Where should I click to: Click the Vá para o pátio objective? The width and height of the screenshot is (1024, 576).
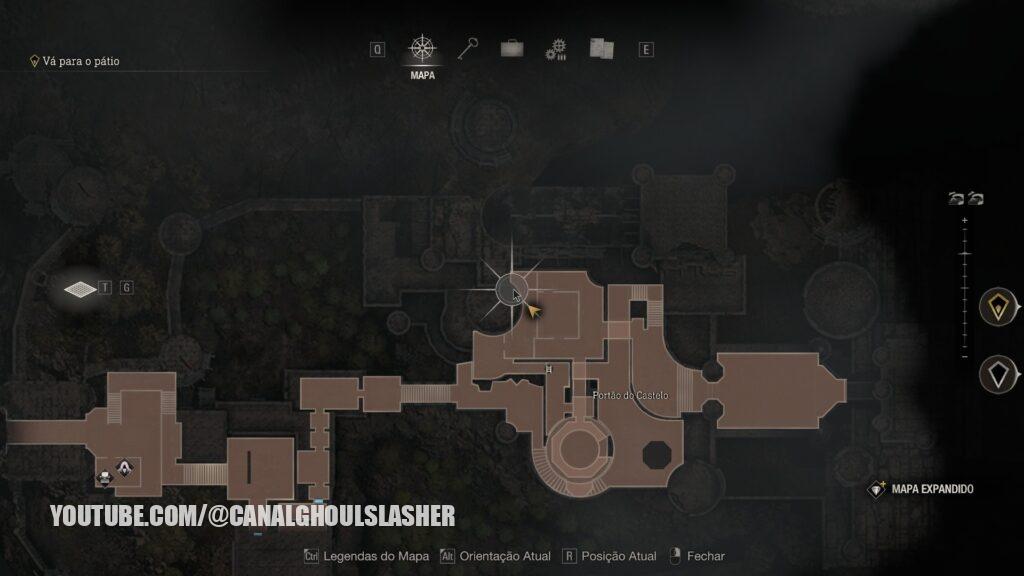[80, 61]
